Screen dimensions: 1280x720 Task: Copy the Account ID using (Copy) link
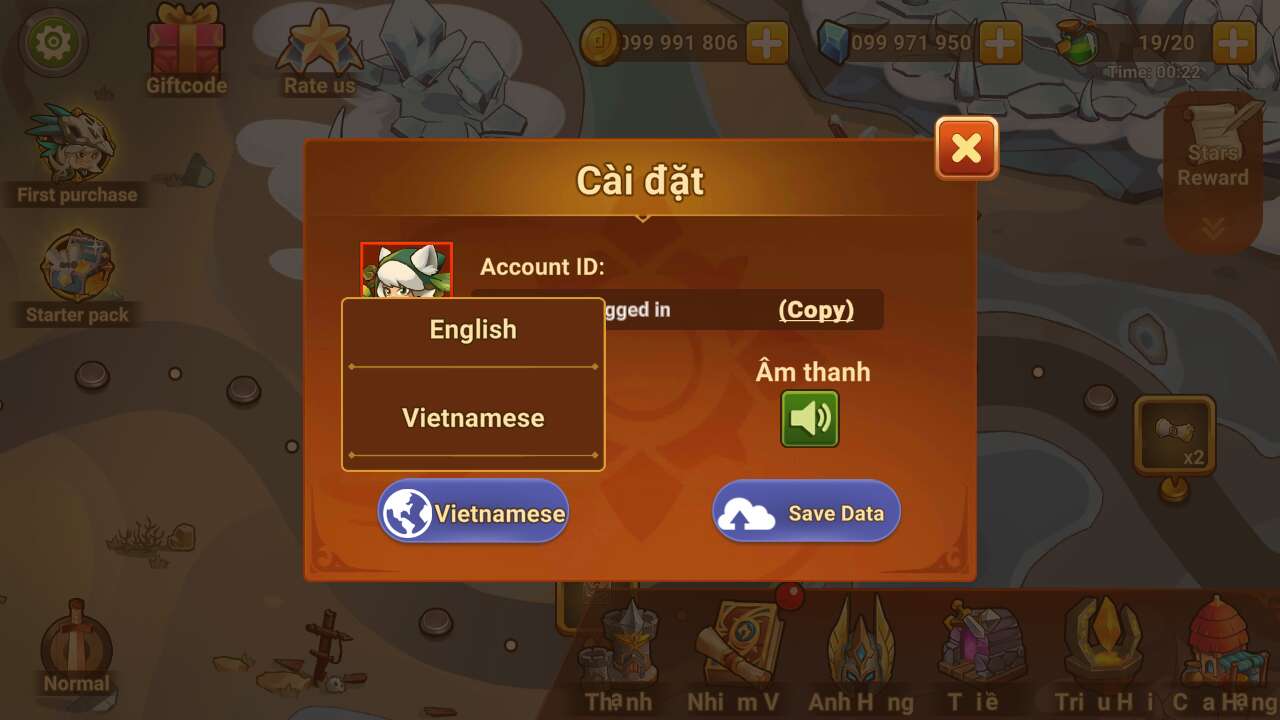click(819, 310)
